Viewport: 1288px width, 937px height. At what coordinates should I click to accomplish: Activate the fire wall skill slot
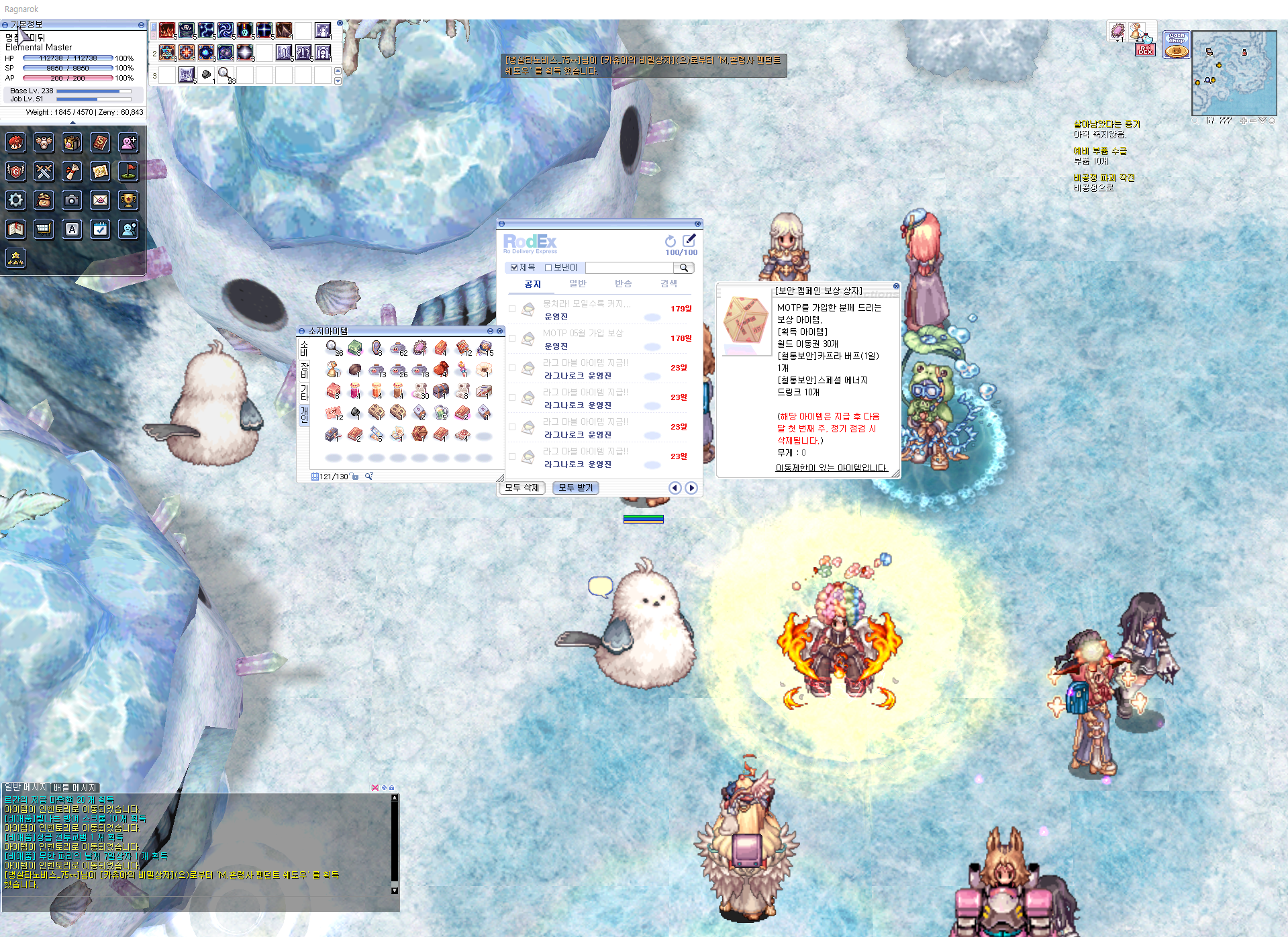167,30
